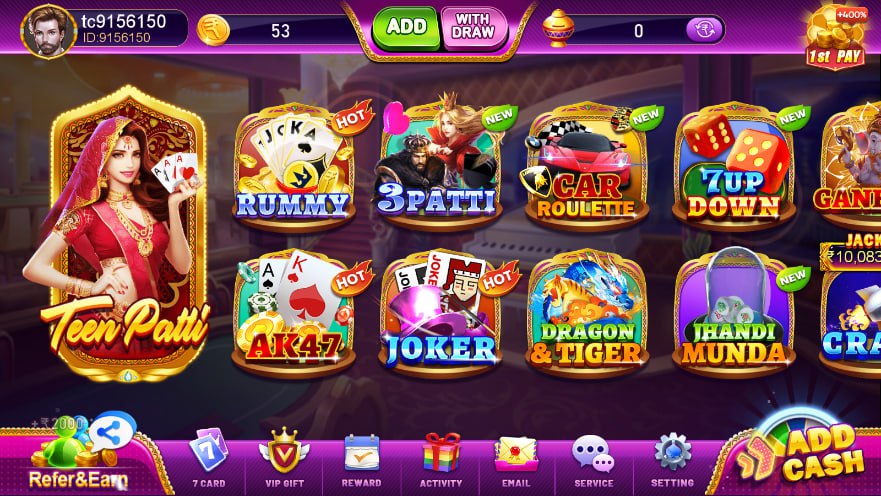The width and height of the screenshot is (881, 496).
Task: Open the Refer & Earn section
Action: pos(78,457)
